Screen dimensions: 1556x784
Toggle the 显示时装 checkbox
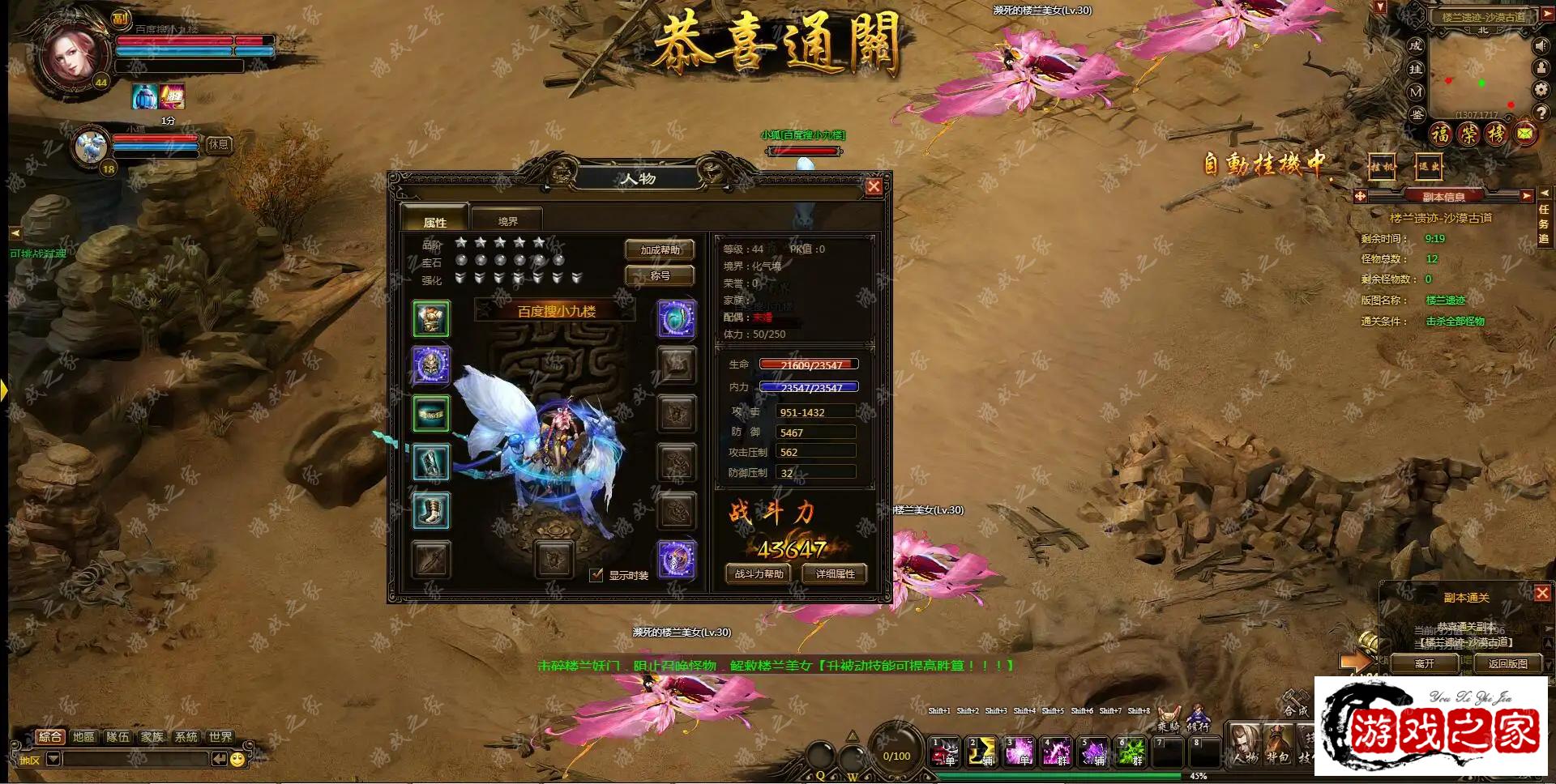click(x=596, y=575)
